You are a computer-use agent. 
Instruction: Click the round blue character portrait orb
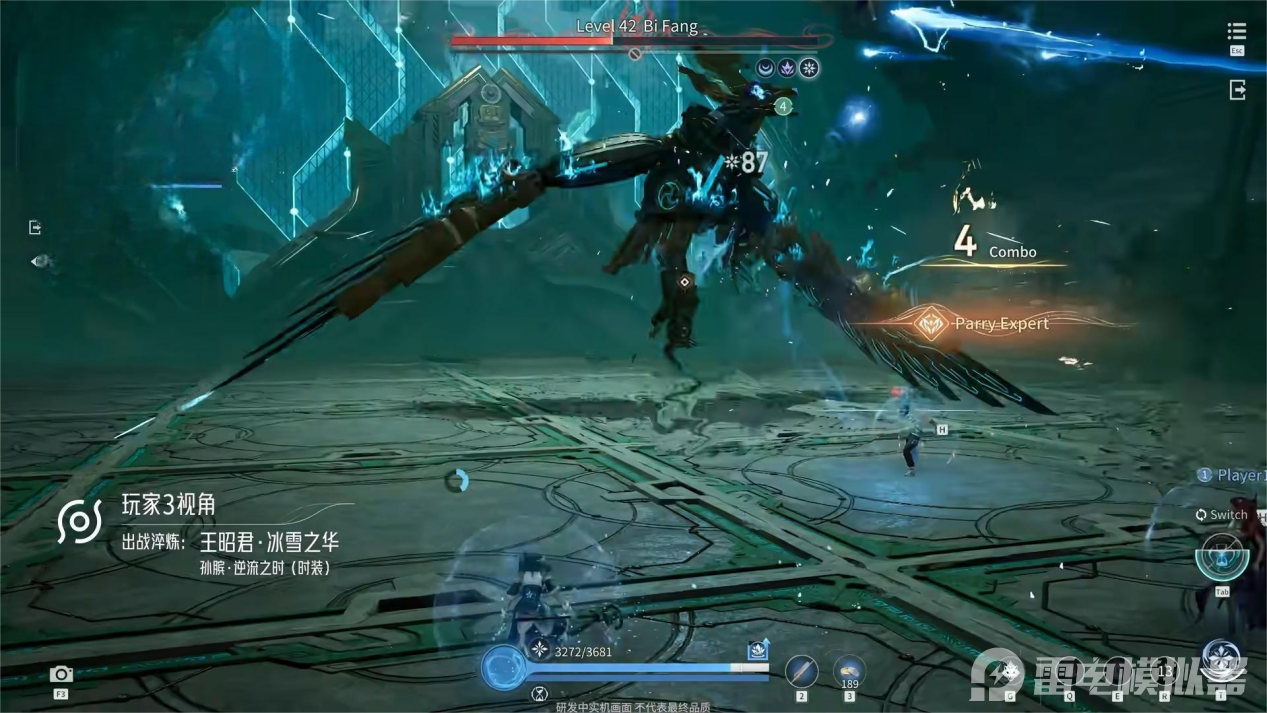point(503,667)
